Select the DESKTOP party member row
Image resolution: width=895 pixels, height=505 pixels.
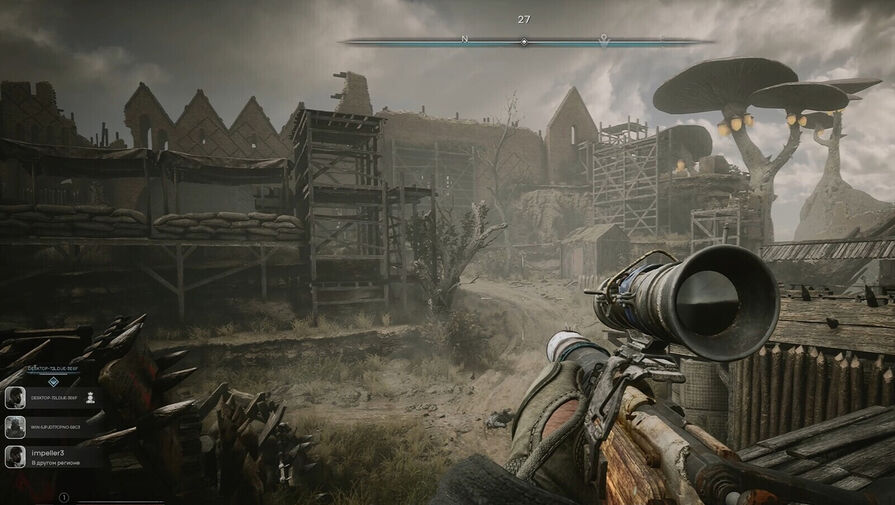coord(52,398)
